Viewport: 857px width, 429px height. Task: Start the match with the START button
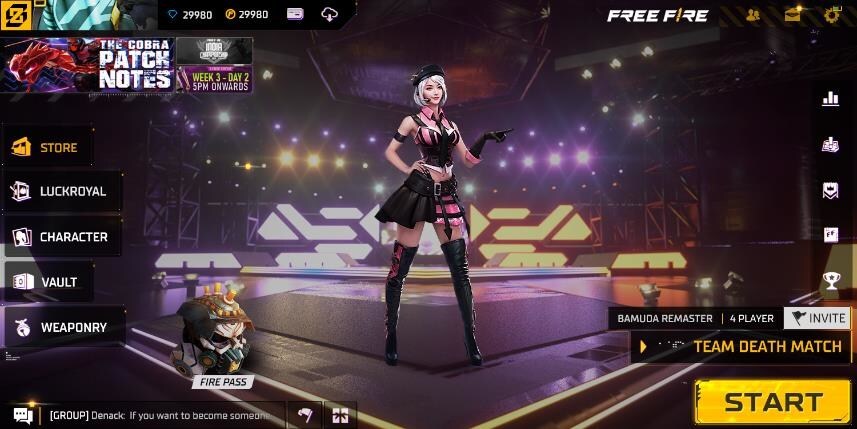[773, 402]
